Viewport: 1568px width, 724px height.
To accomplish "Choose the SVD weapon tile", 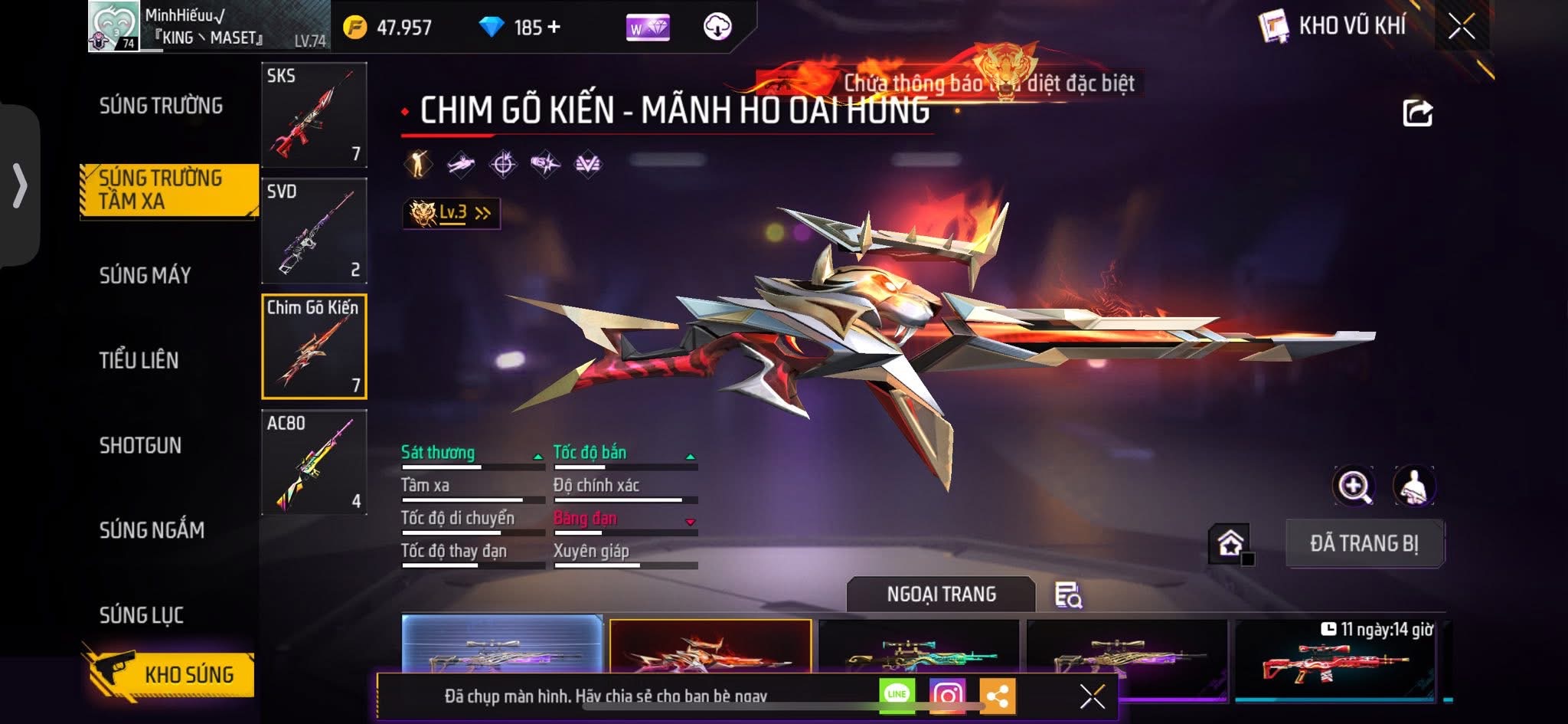I will pyautogui.click(x=314, y=231).
